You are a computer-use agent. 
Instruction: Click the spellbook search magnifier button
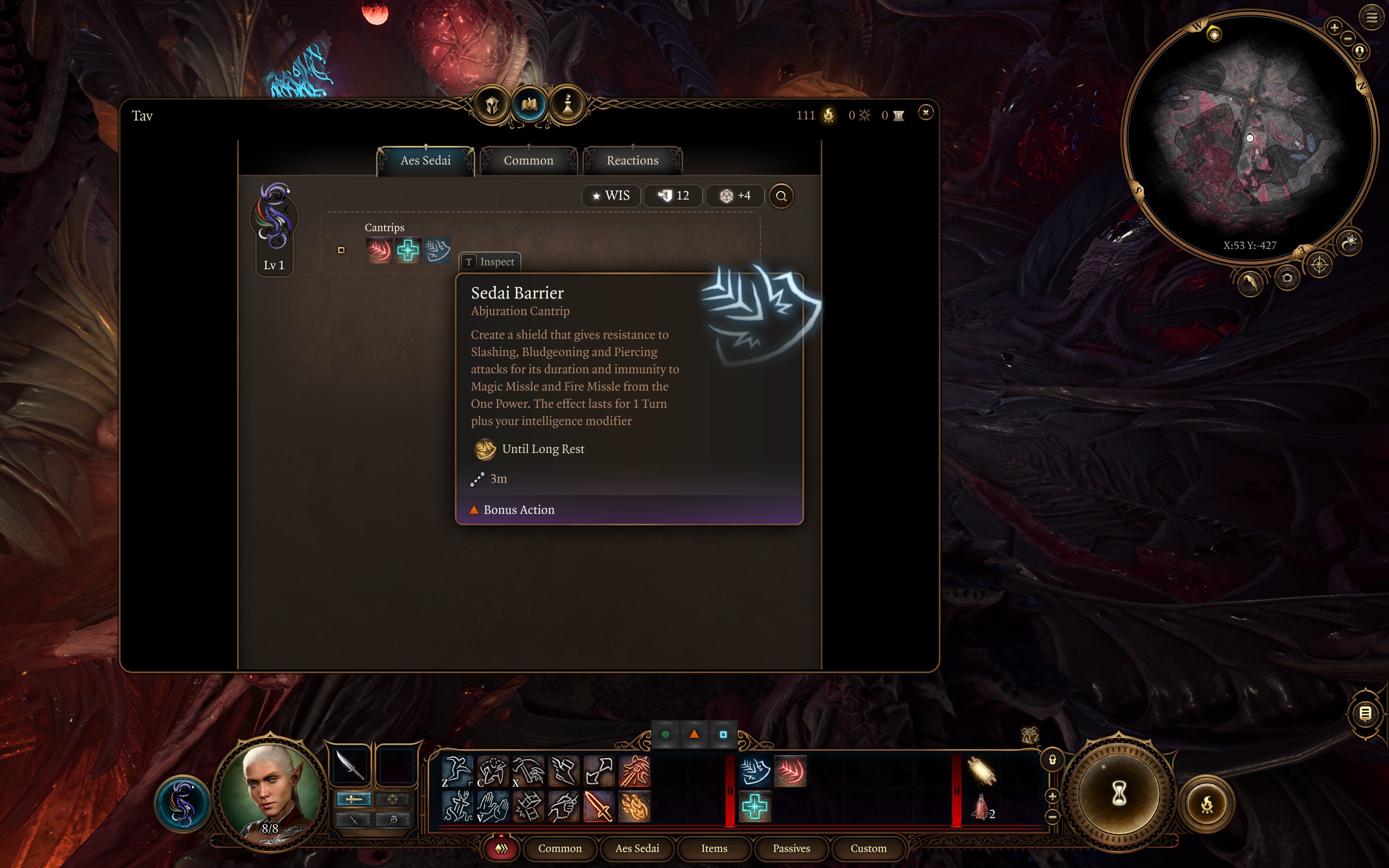coord(781,196)
